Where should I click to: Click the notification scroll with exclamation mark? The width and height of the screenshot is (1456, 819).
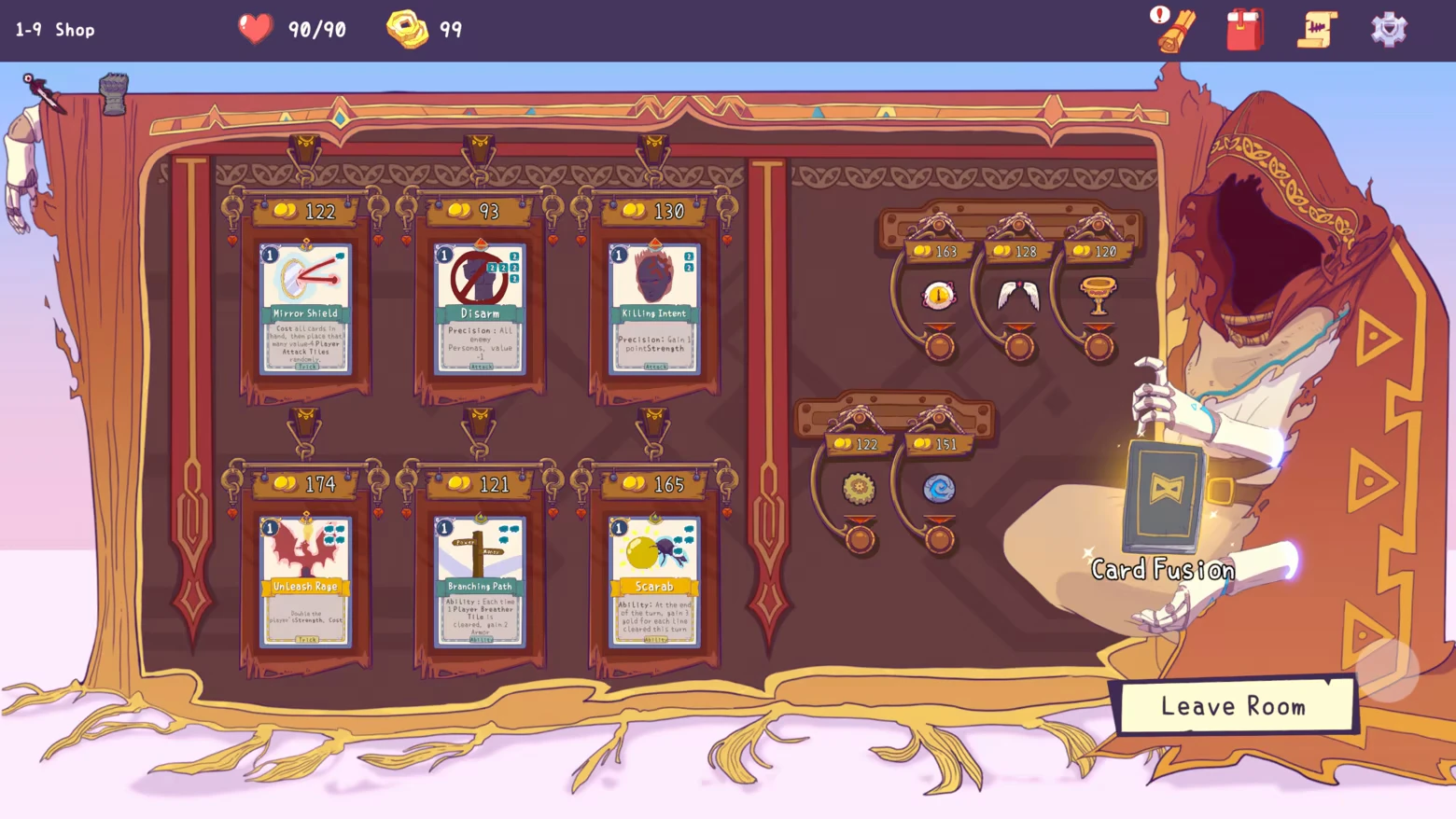pyautogui.click(x=1172, y=29)
